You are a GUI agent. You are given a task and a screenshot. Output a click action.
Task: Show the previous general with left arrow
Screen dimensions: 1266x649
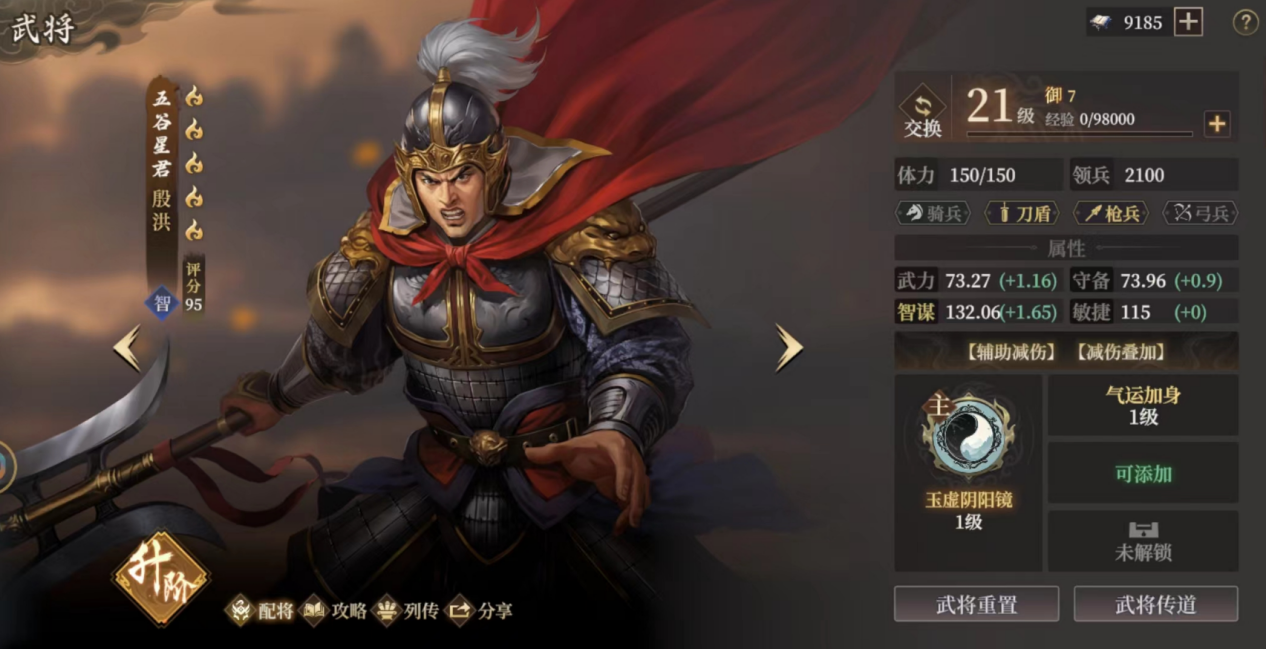coord(127,349)
